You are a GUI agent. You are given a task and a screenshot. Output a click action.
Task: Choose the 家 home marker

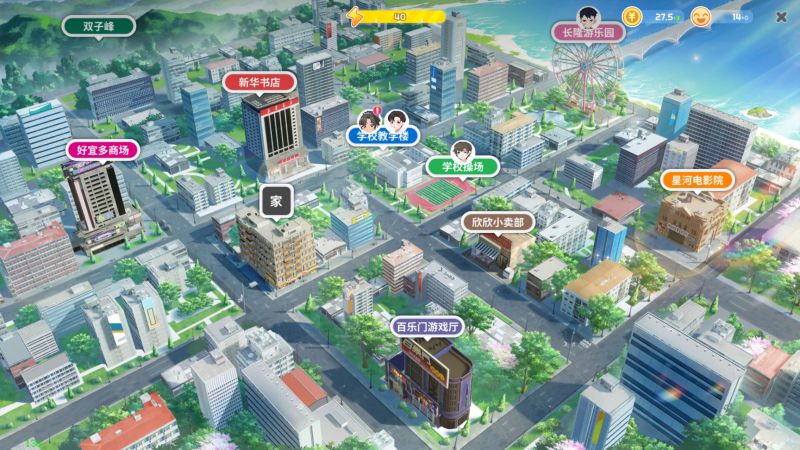tap(276, 200)
